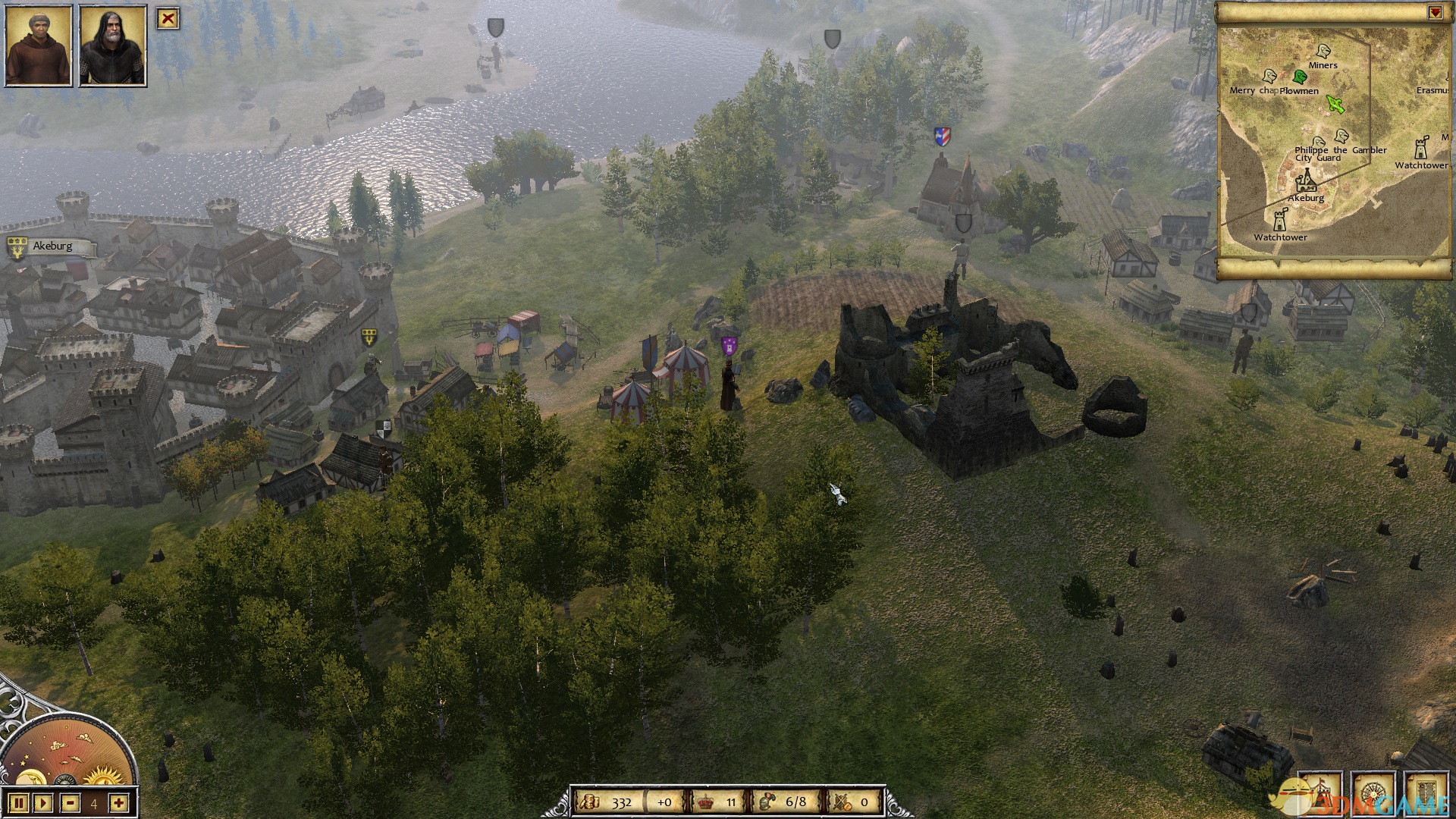Click the Akeburg castle marker on minimap
The width and height of the screenshot is (1456, 819).
(x=1305, y=181)
